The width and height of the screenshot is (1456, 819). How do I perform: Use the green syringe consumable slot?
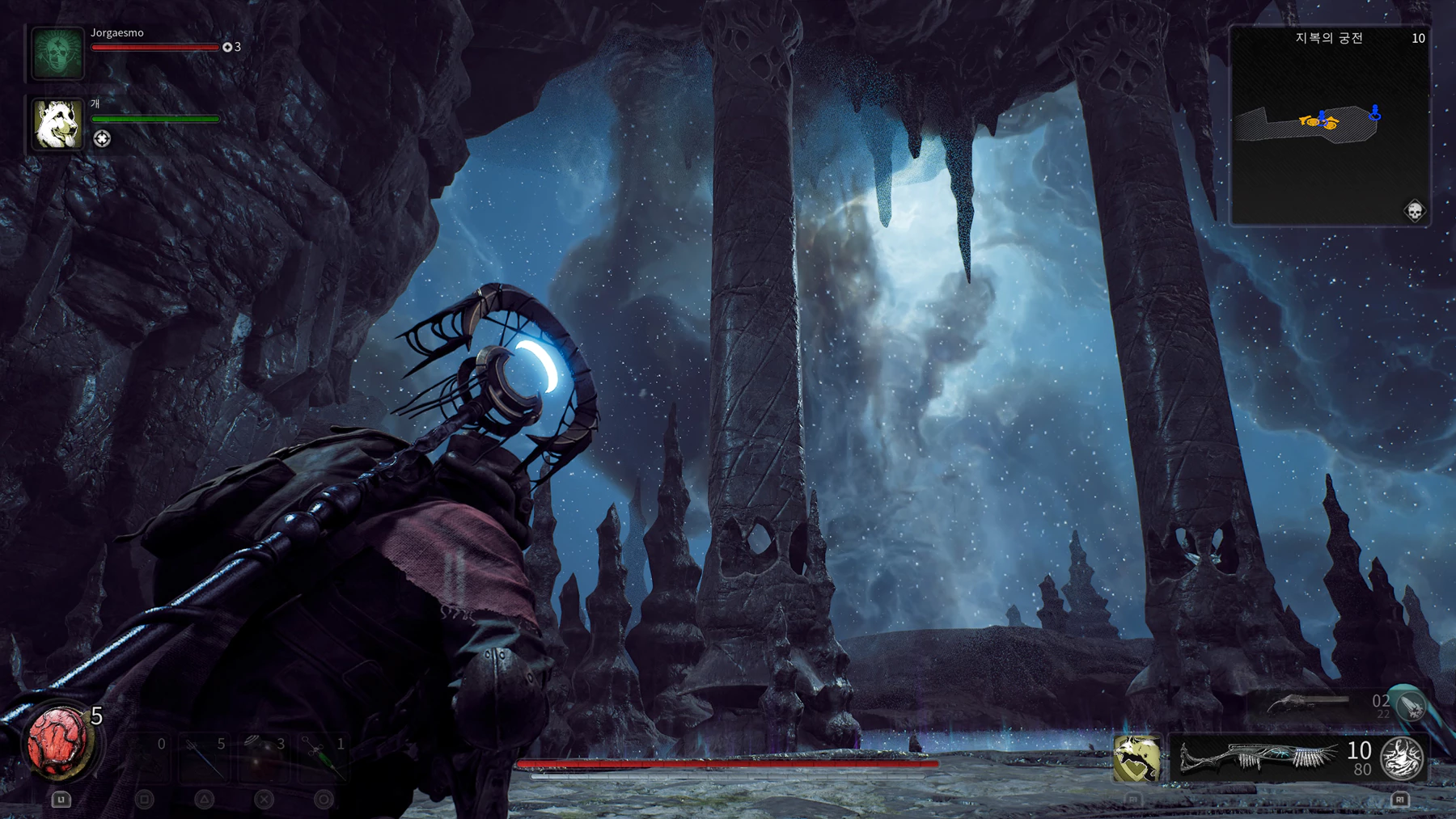pos(324,758)
